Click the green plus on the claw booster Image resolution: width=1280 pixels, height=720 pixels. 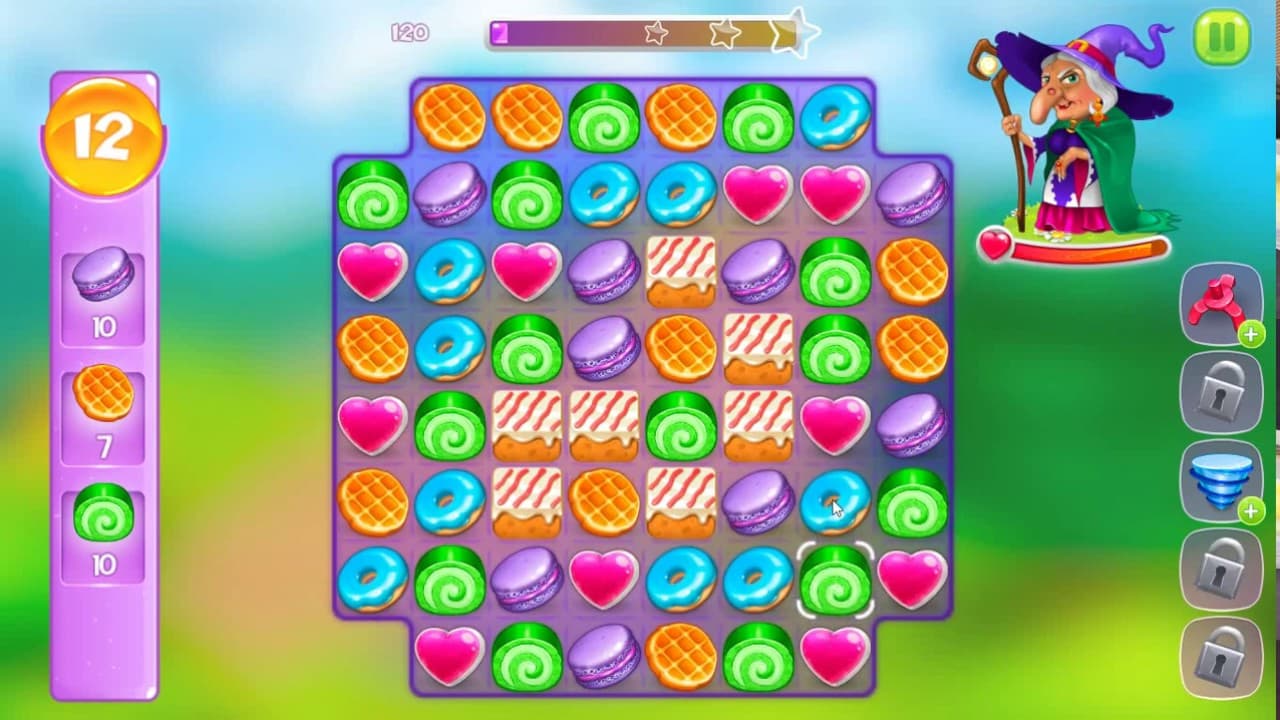[1250, 335]
